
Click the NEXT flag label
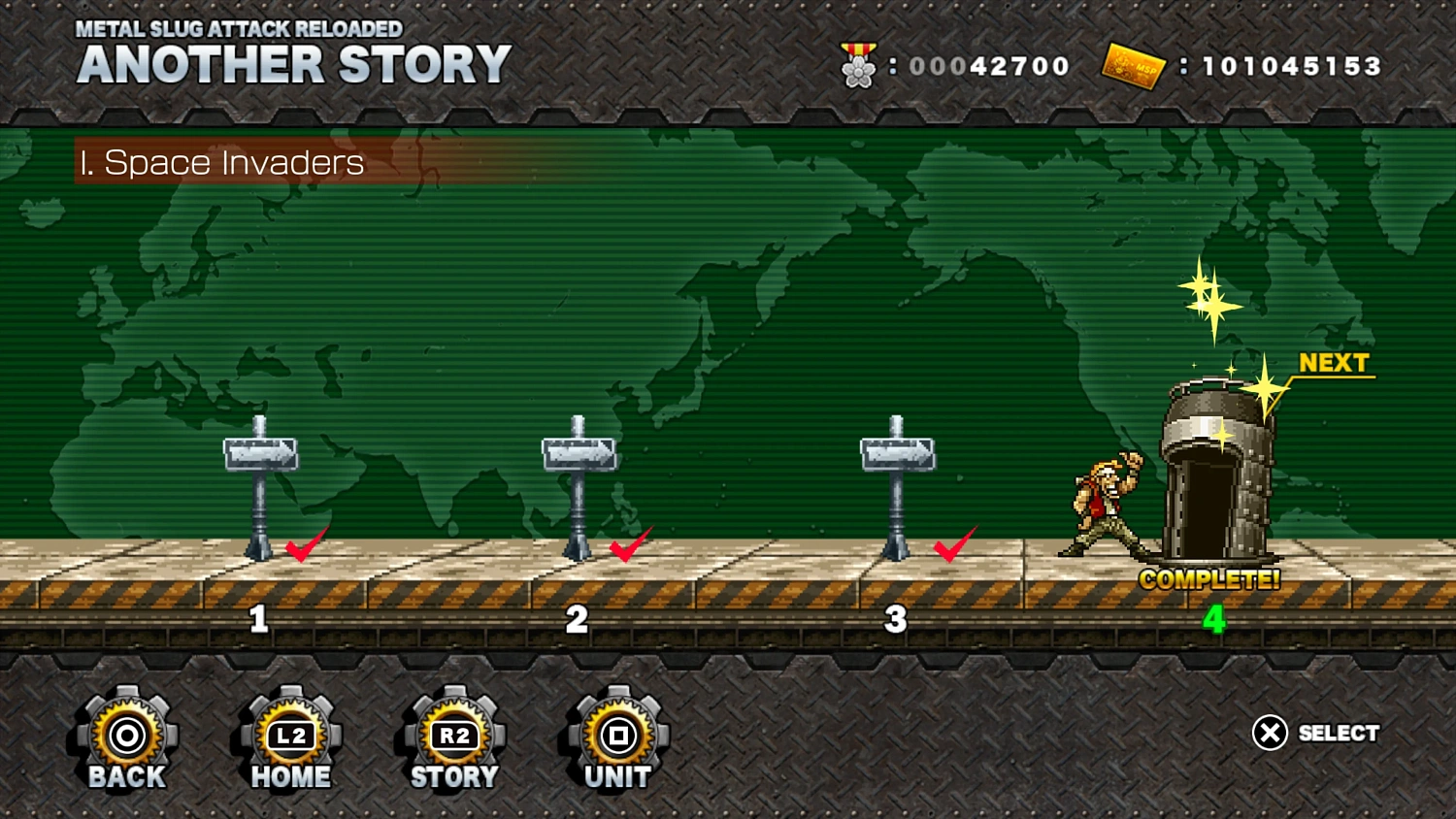(x=1334, y=363)
